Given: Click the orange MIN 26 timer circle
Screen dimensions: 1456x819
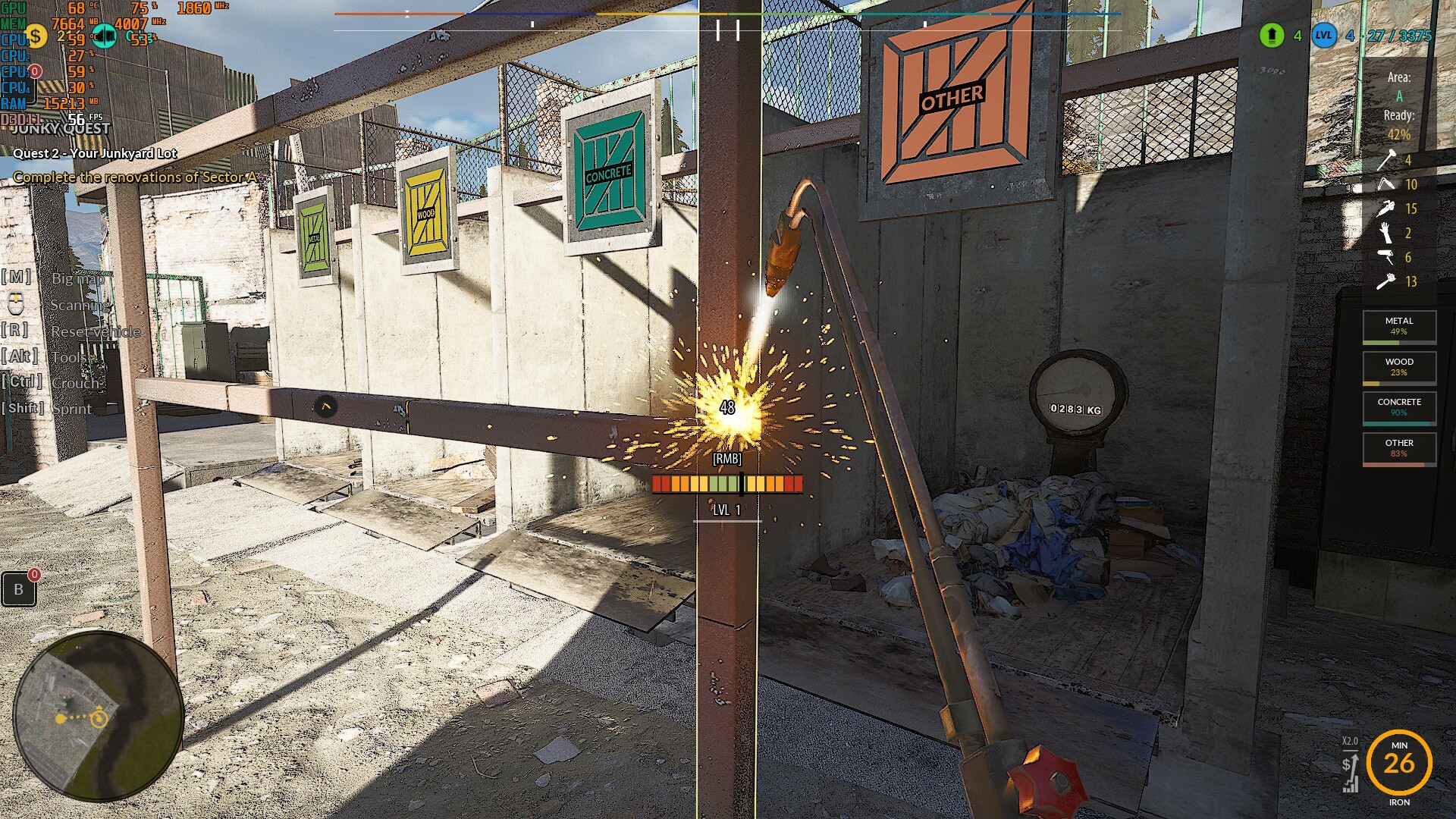Looking at the screenshot, I should 1399,762.
